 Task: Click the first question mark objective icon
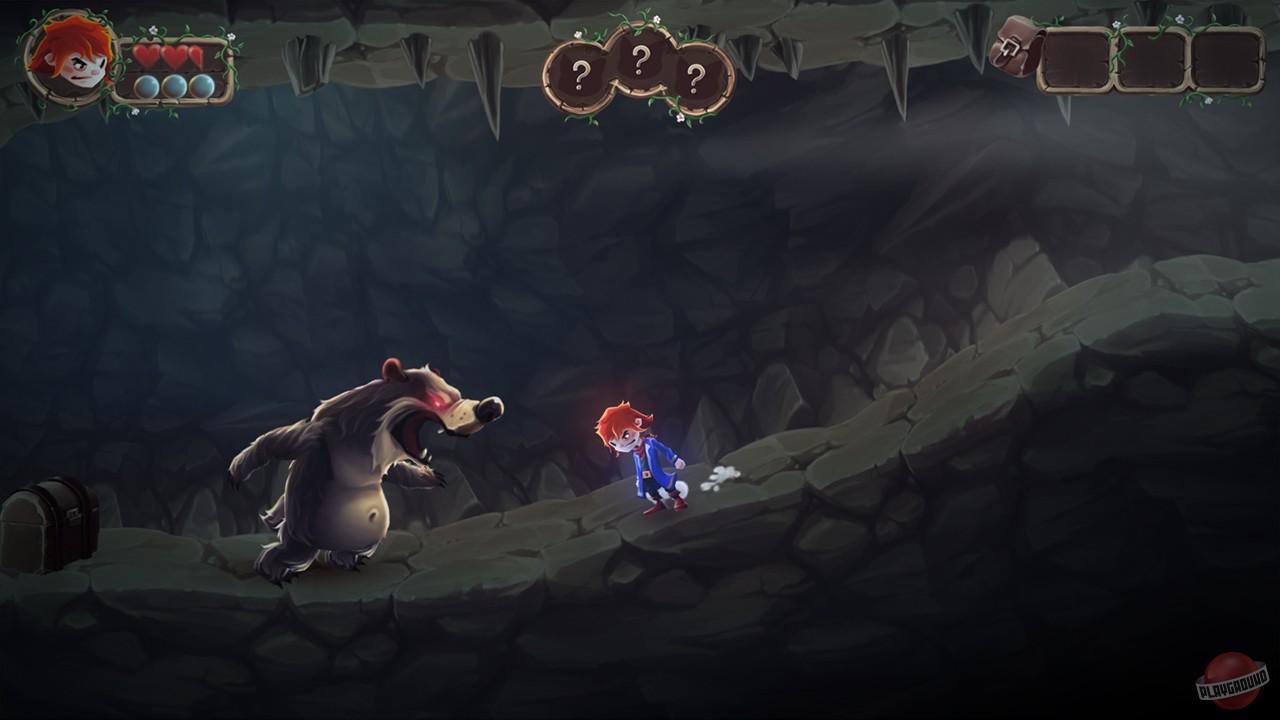point(582,72)
